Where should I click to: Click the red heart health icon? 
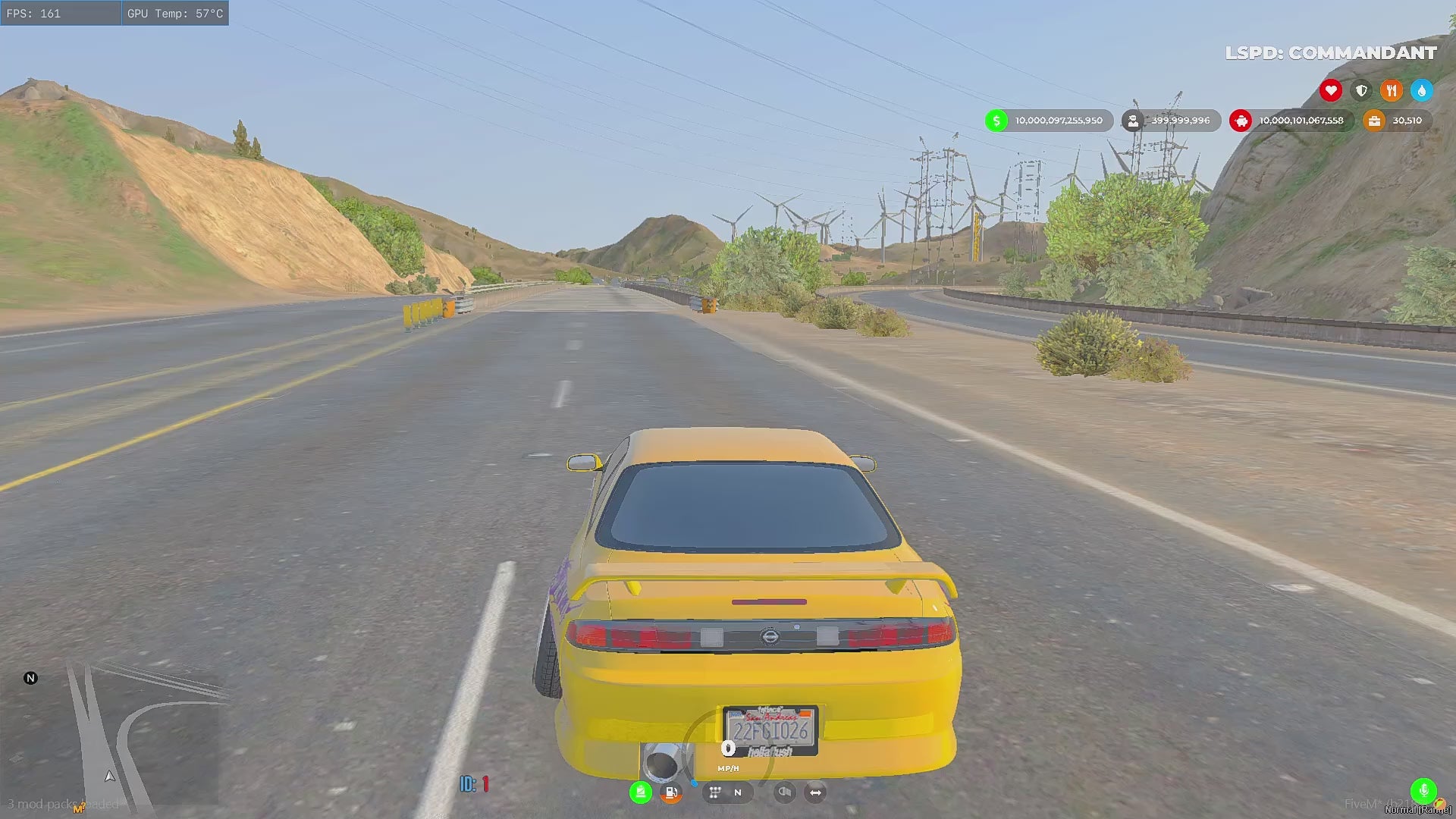(x=1330, y=91)
